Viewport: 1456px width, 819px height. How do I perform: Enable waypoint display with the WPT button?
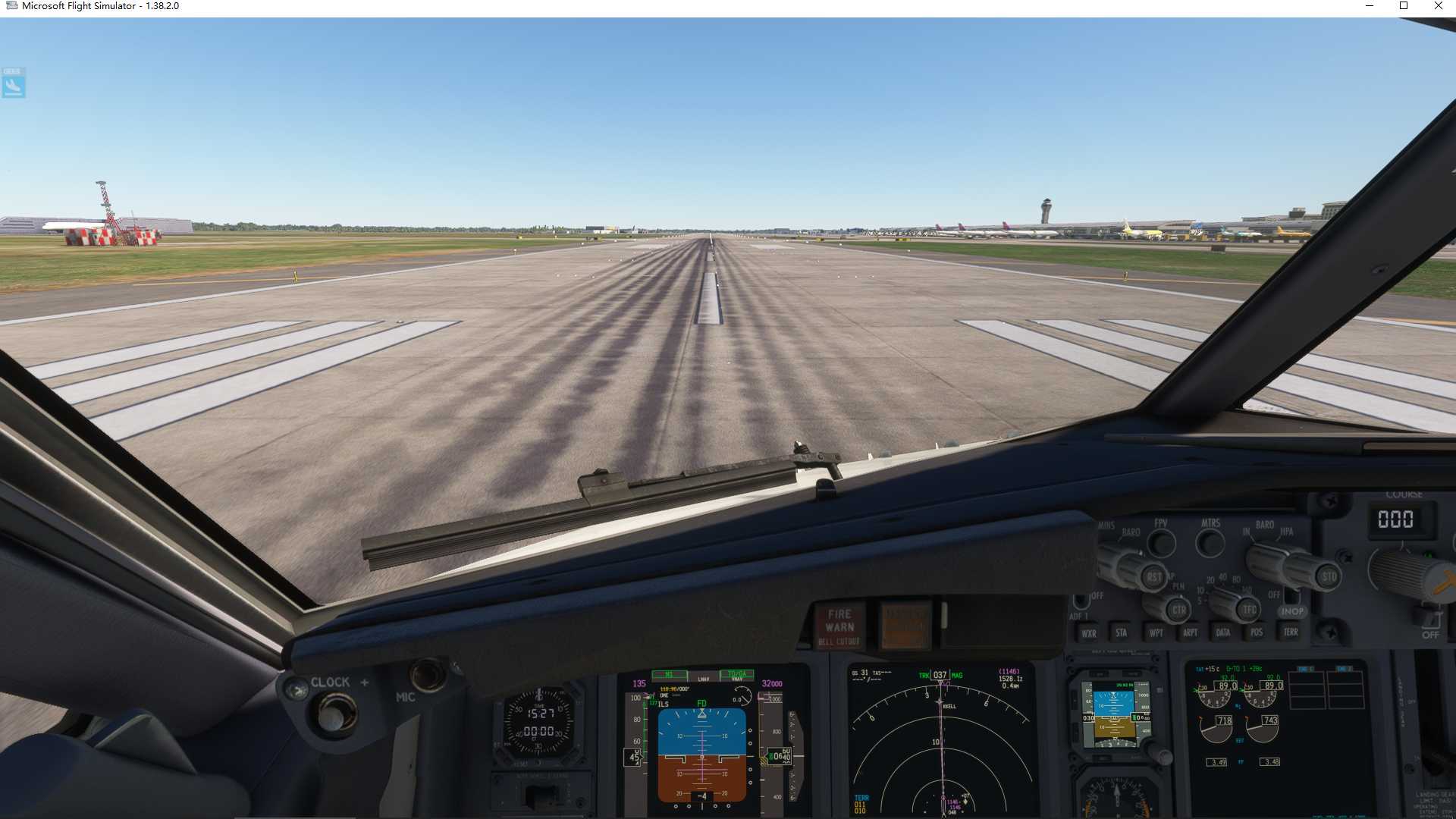[1154, 630]
